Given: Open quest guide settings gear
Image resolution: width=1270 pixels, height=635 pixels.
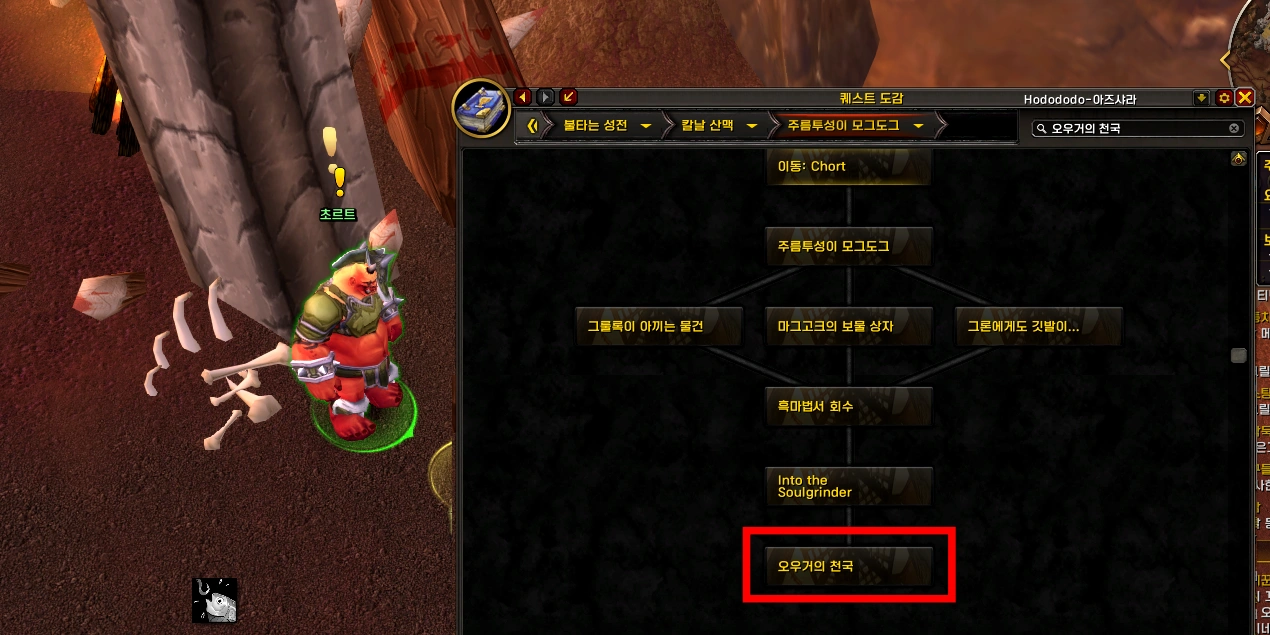Looking at the screenshot, I should coord(1224,98).
